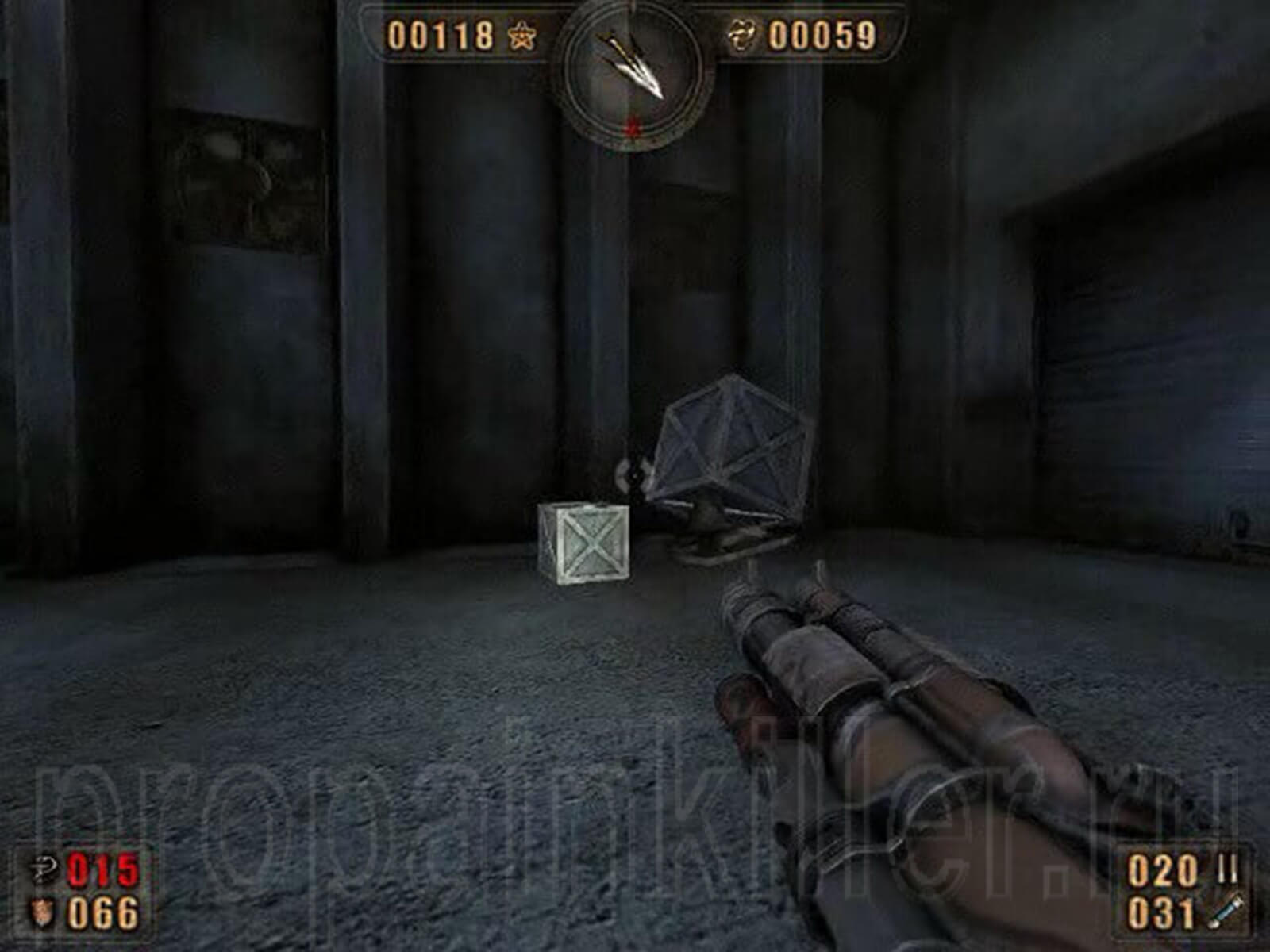The image size is (1270, 952).
Task: Select the souls counter icon beside 00059
Action: click(745, 36)
